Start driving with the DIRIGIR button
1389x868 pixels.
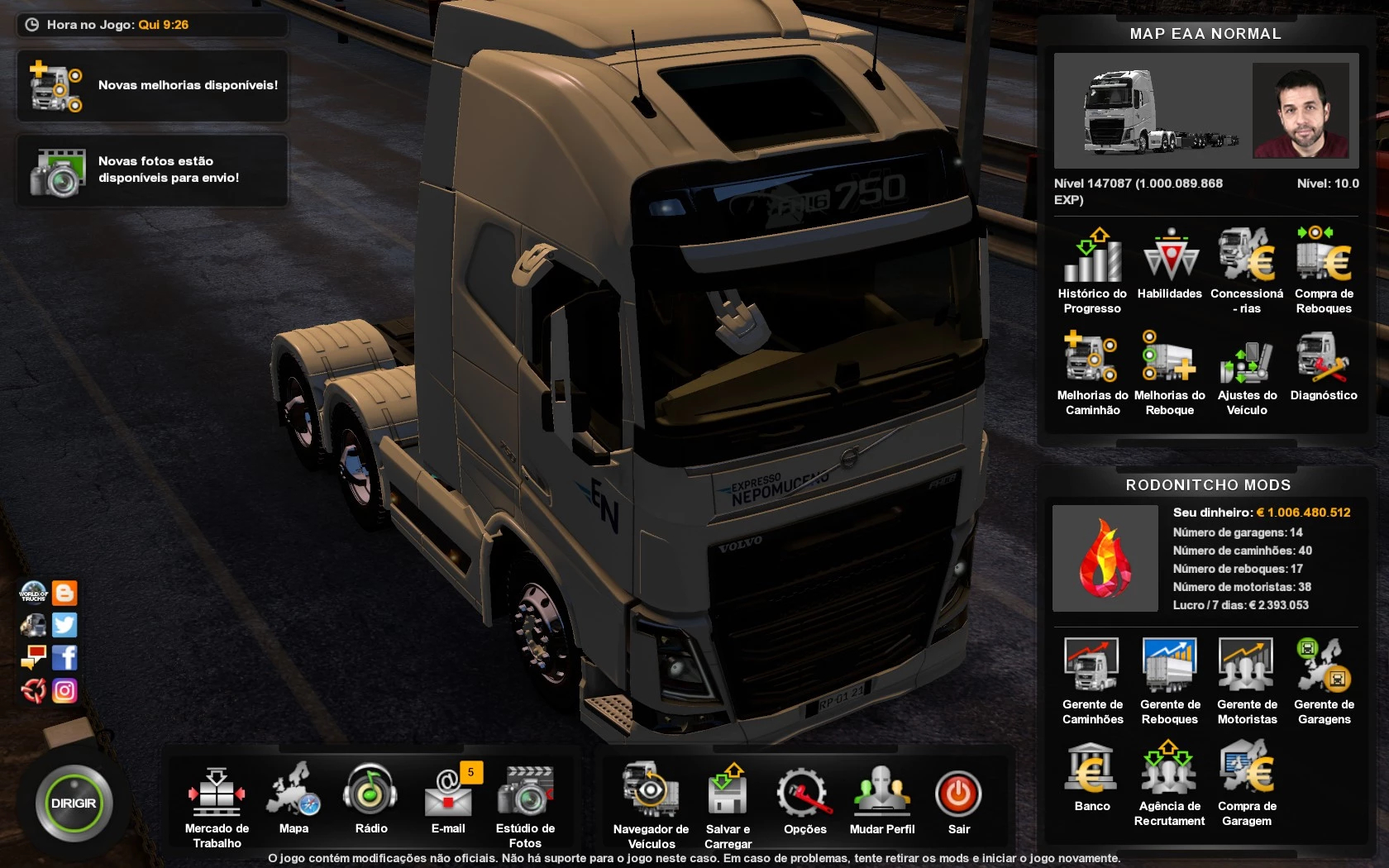(74, 804)
